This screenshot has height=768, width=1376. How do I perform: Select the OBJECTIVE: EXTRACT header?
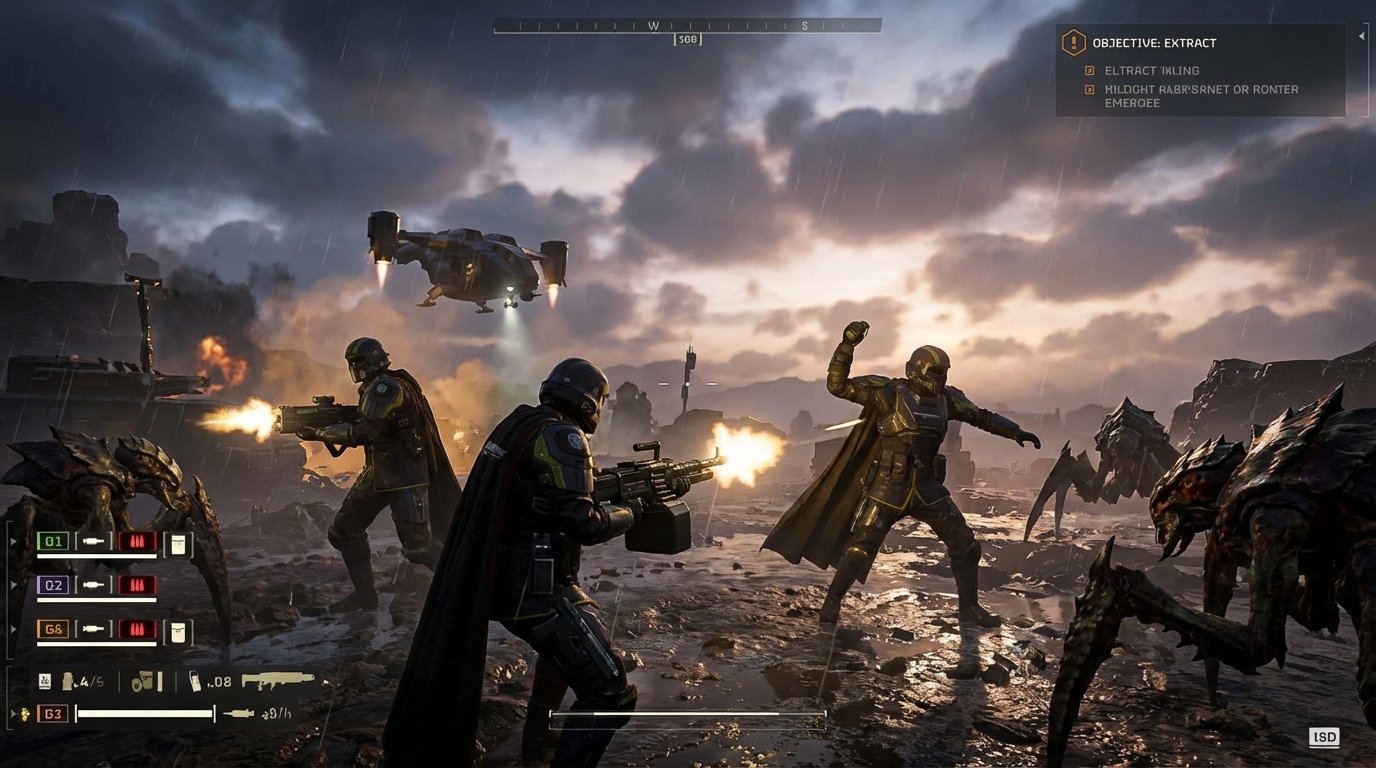[1160, 43]
